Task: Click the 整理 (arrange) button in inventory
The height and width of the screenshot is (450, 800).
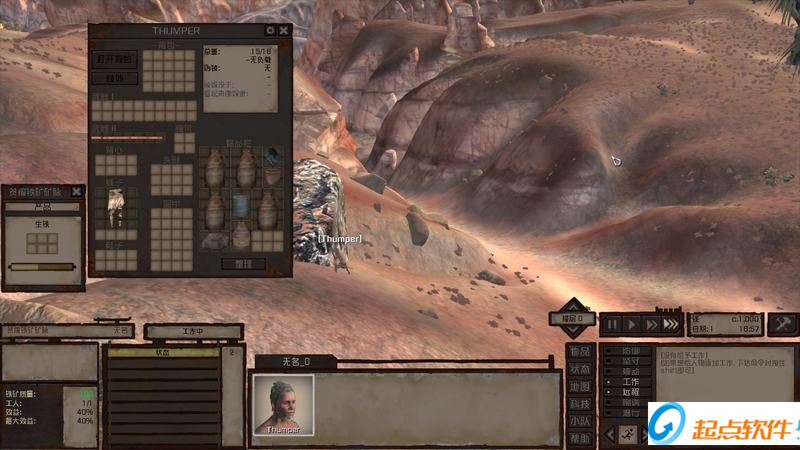Action: [x=242, y=264]
